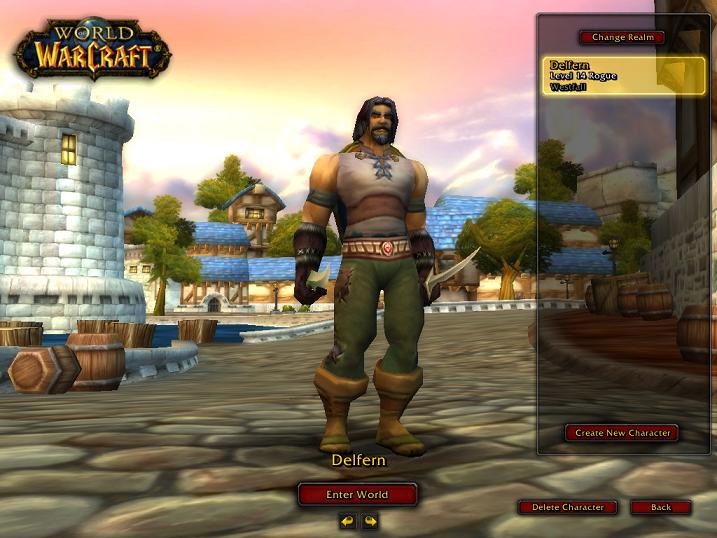The width and height of the screenshot is (717, 538).
Task: Open the Change Realm list
Action: [x=621, y=37]
